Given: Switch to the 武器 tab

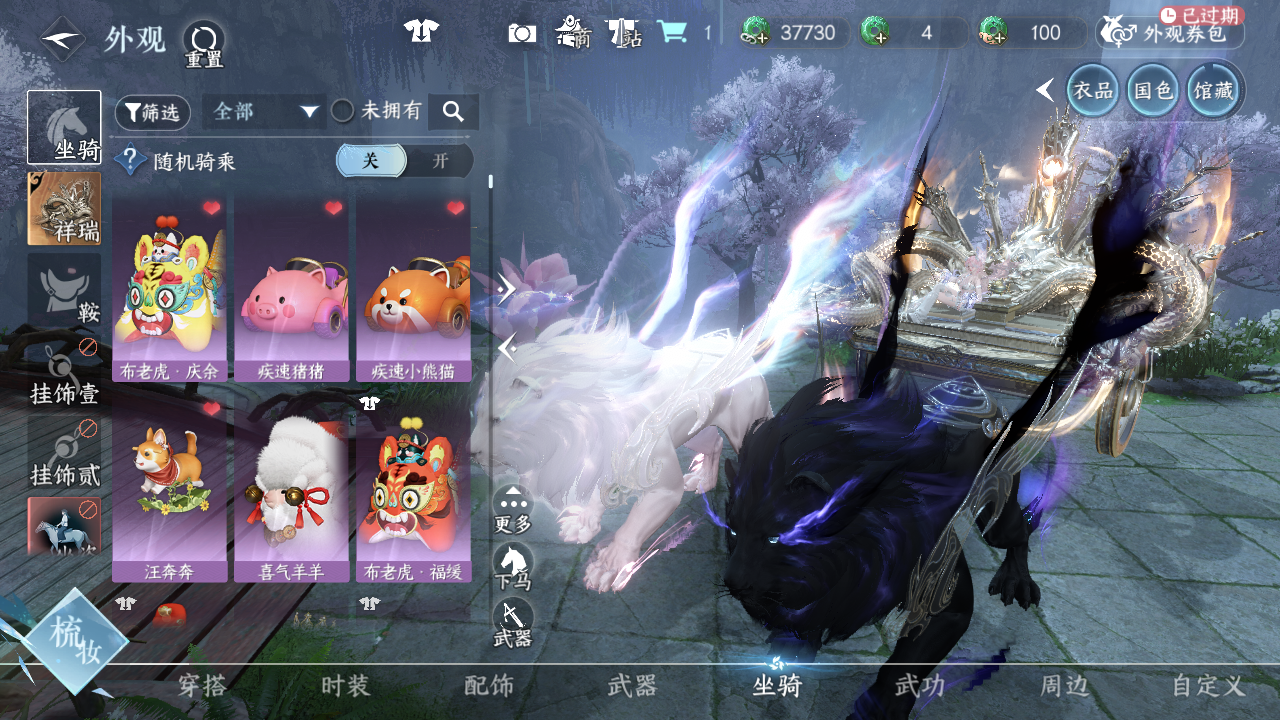Looking at the screenshot, I should coord(632,686).
